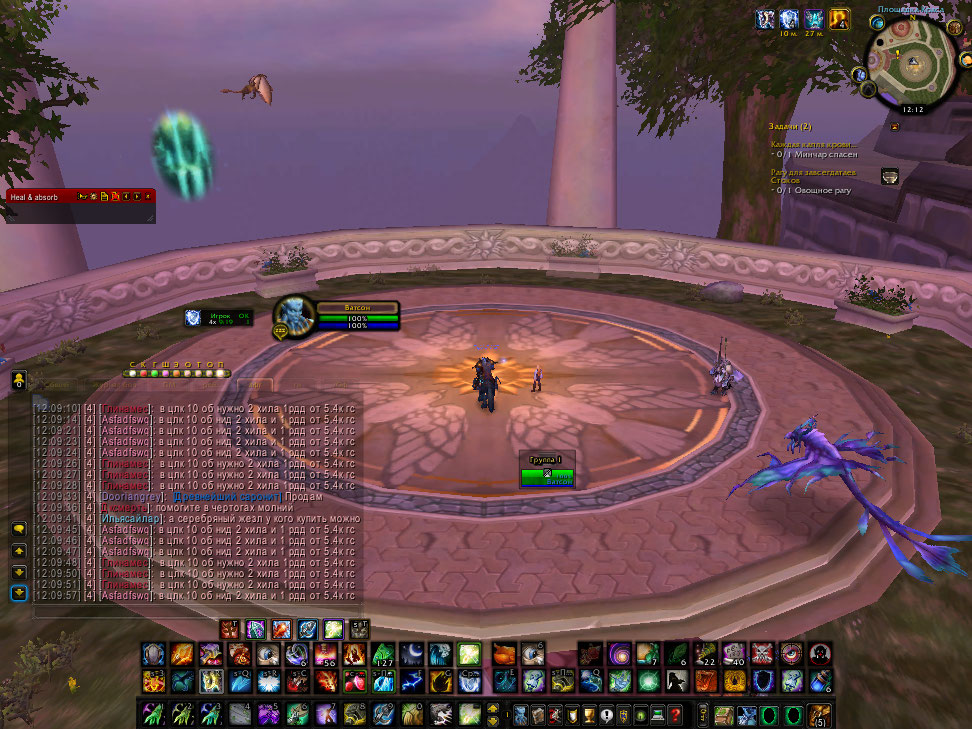Open the friends list button beside chat

point(19,381)
